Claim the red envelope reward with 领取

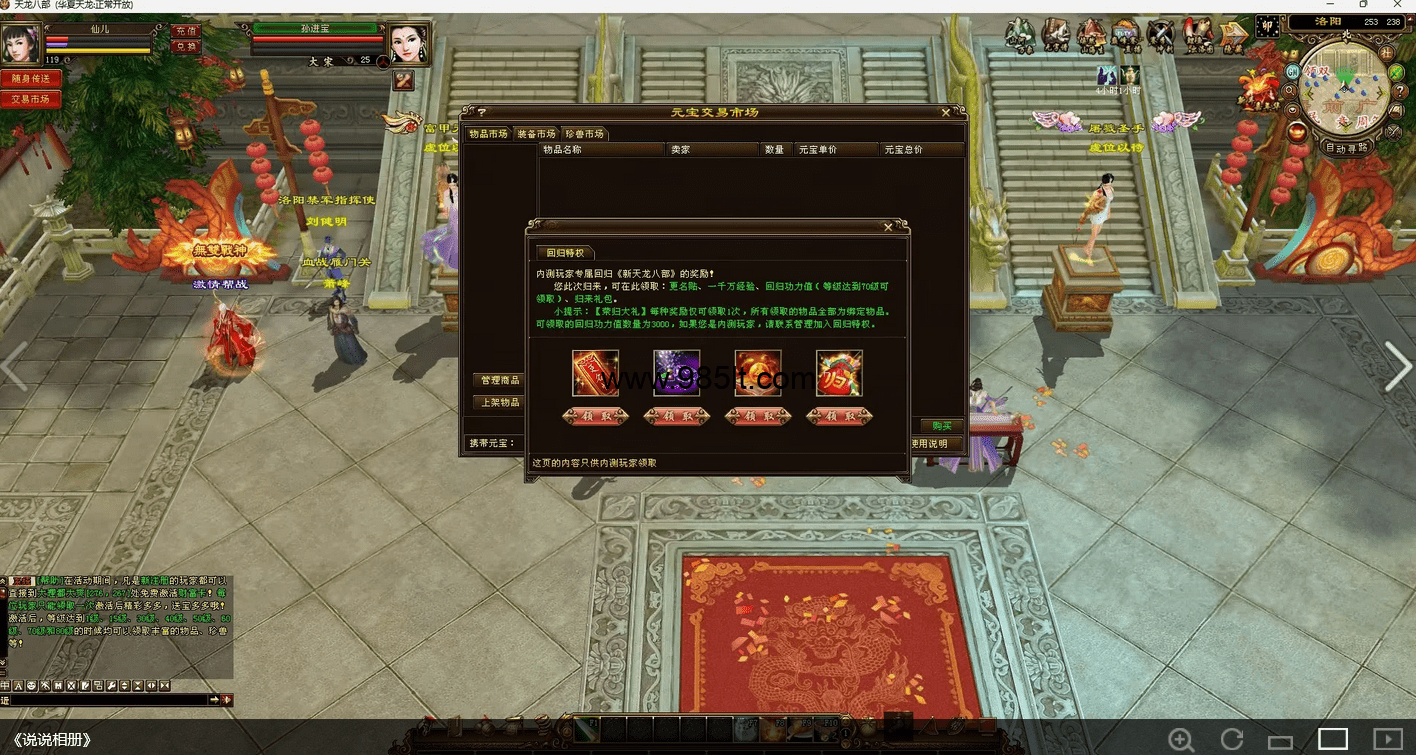596,416
